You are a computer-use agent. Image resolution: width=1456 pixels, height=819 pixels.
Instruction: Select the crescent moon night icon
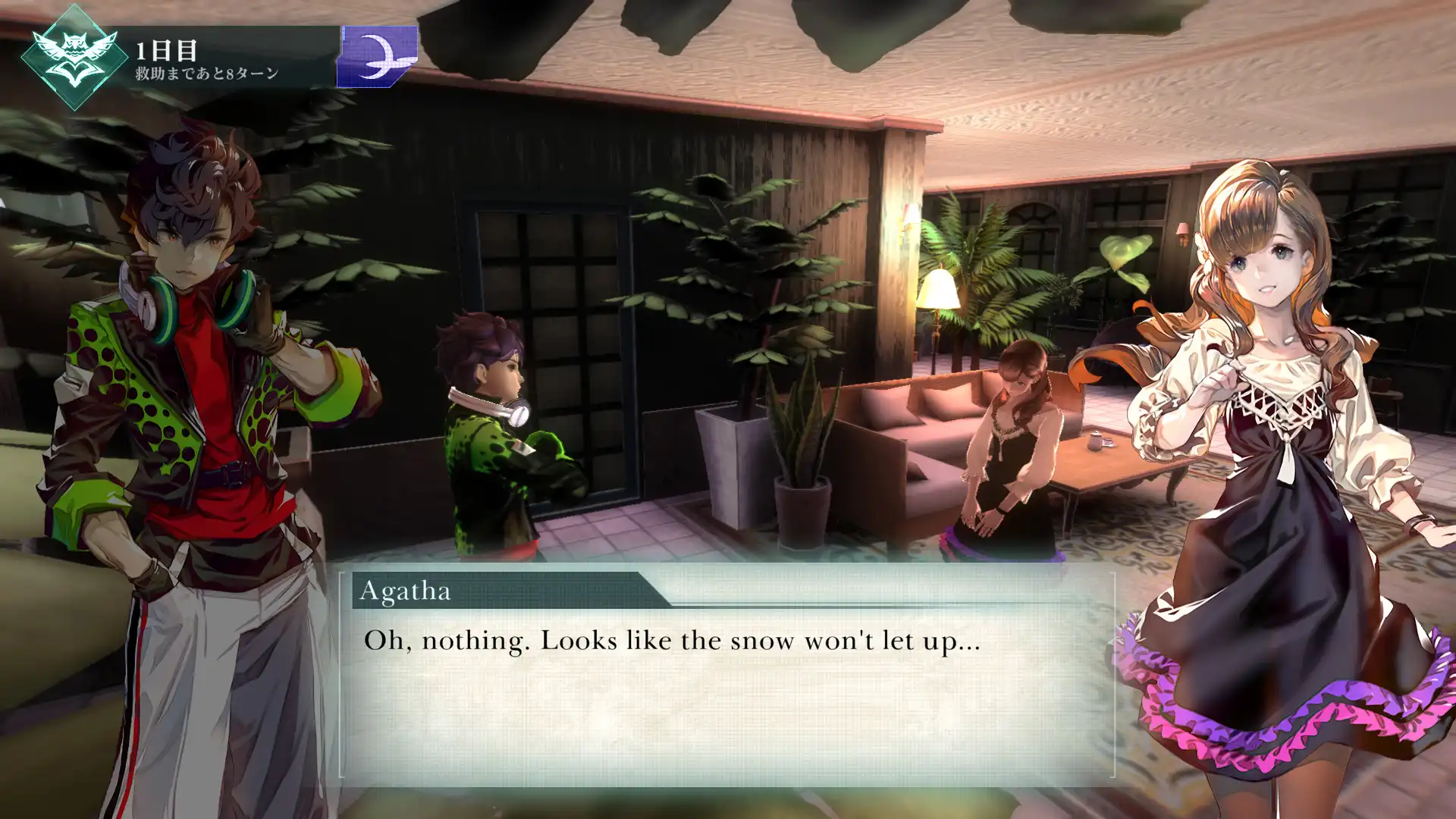click(x=378, y=57)
